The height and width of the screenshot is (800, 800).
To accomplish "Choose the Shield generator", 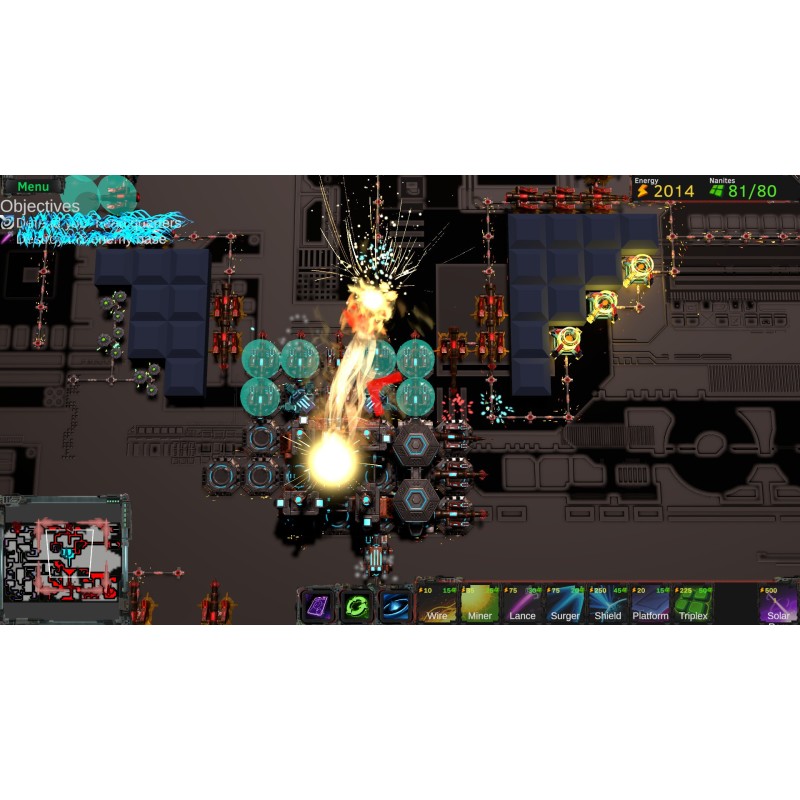I will tap(608, 604).
